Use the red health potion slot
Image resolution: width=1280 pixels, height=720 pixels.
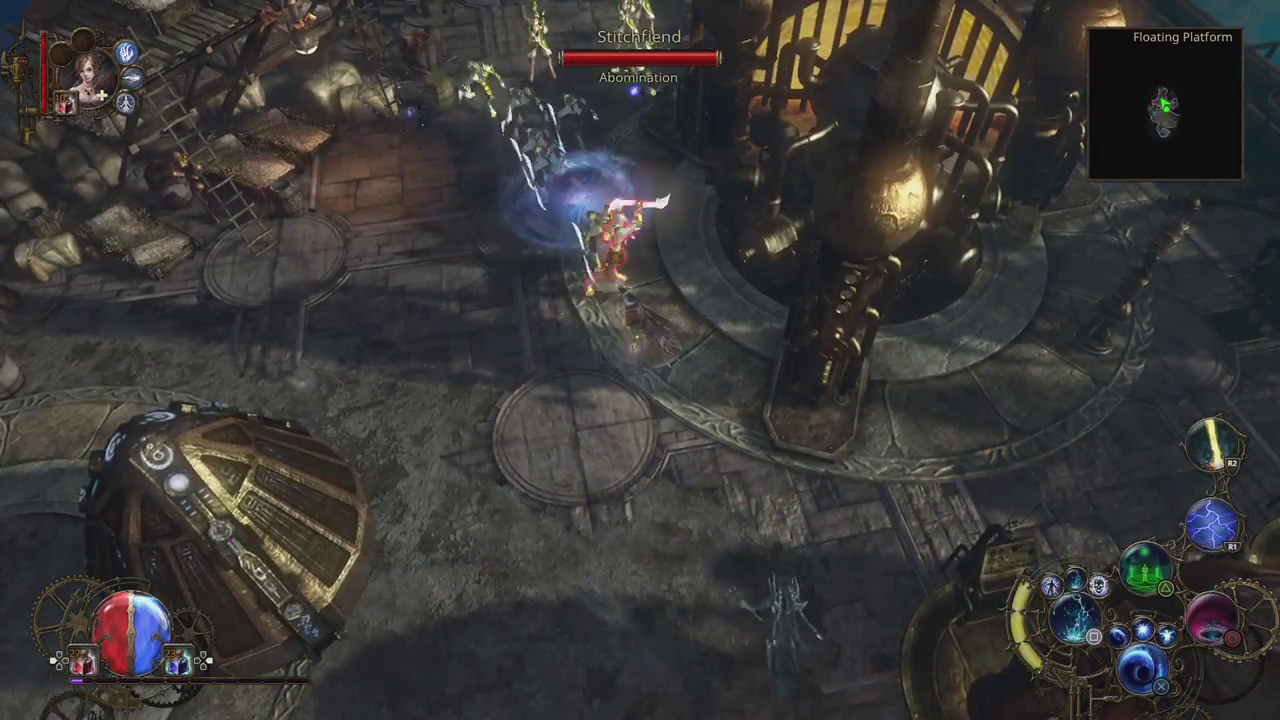(x=82, y=661)
